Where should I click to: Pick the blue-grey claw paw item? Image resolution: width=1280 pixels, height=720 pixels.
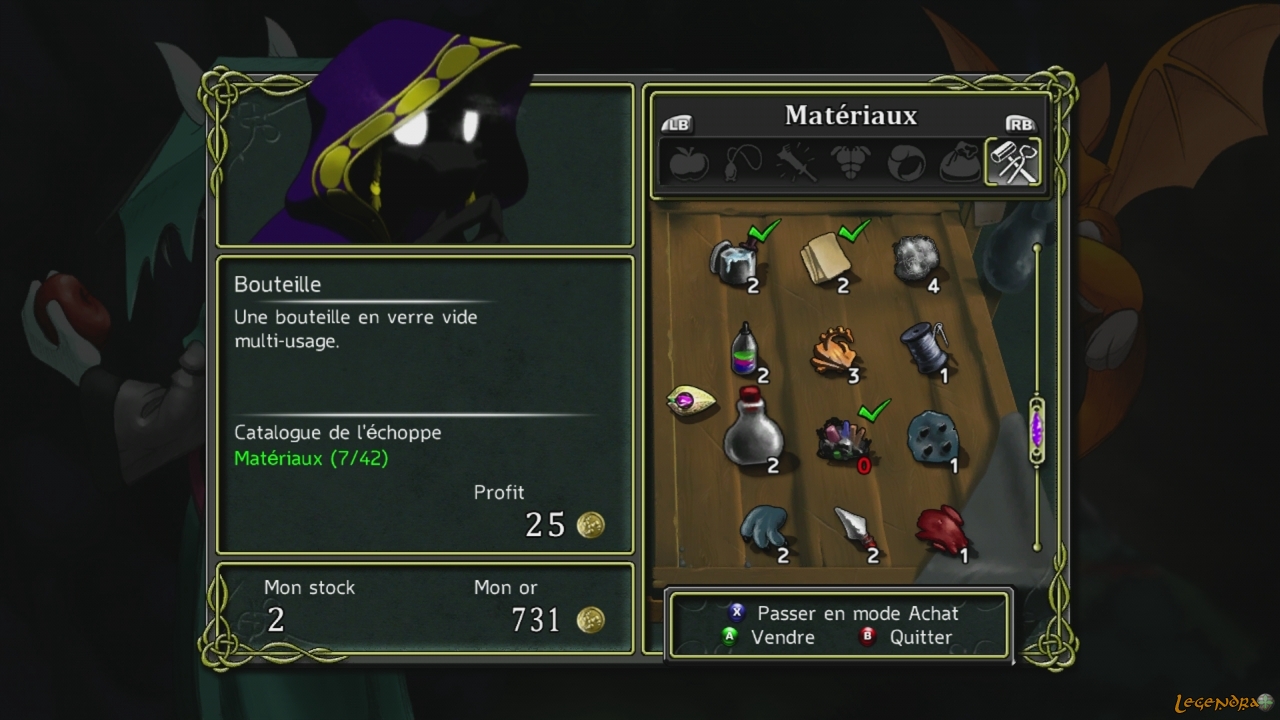[x=765, y=527]
